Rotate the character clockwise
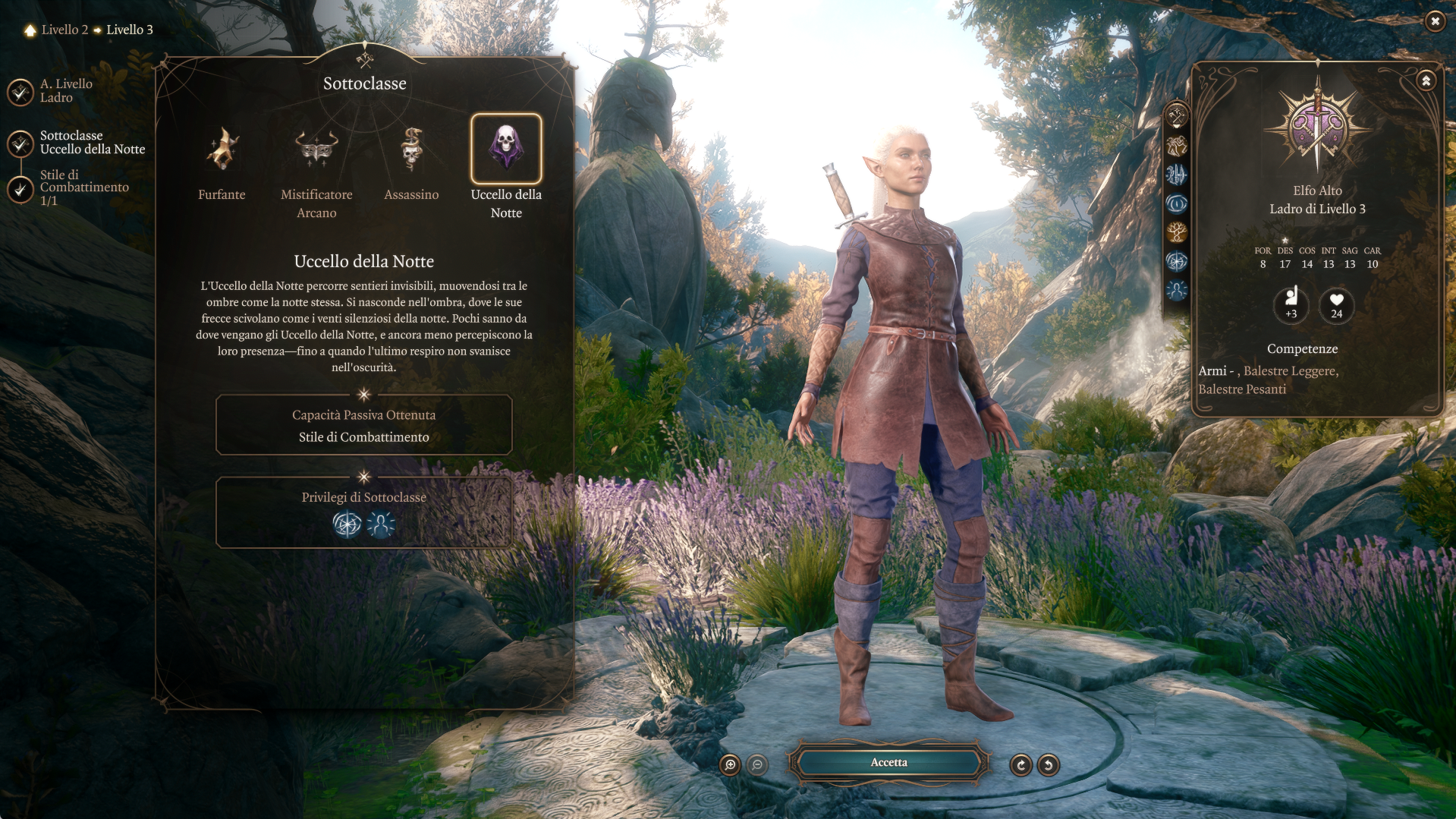The height and width of the screenshot is (819, 1456). (x=1021, y=765)
